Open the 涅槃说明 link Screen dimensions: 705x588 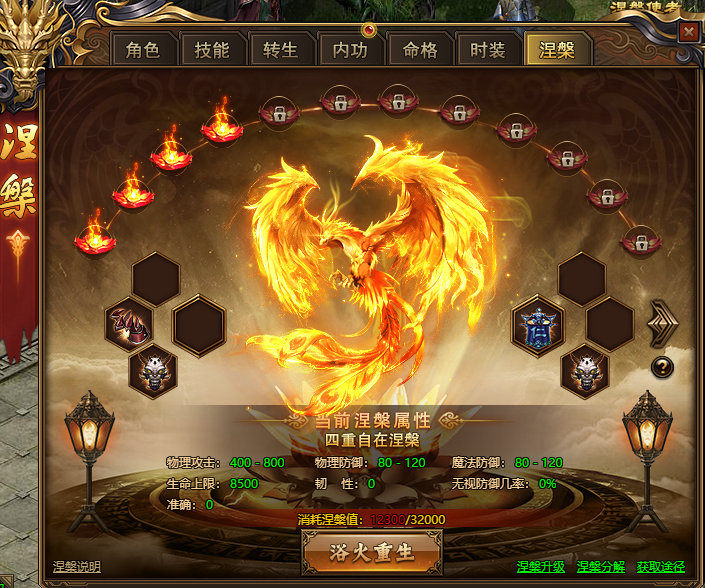77,567
